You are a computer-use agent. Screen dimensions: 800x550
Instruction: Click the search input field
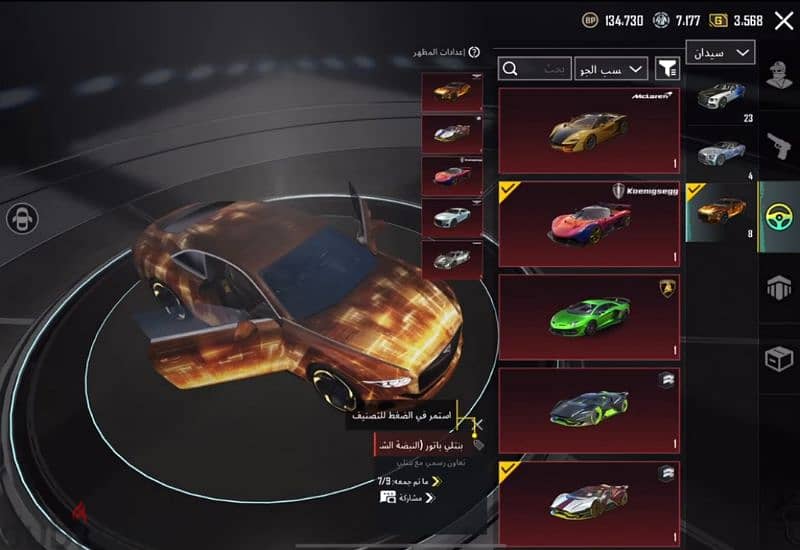tap(536, 68)
